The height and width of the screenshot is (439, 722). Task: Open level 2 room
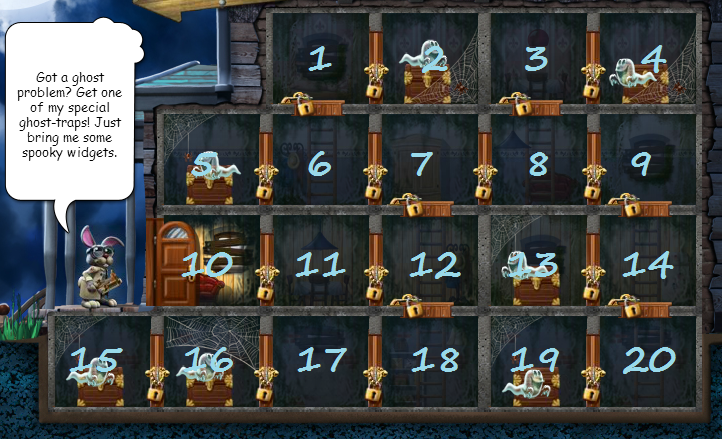[432, 58]
